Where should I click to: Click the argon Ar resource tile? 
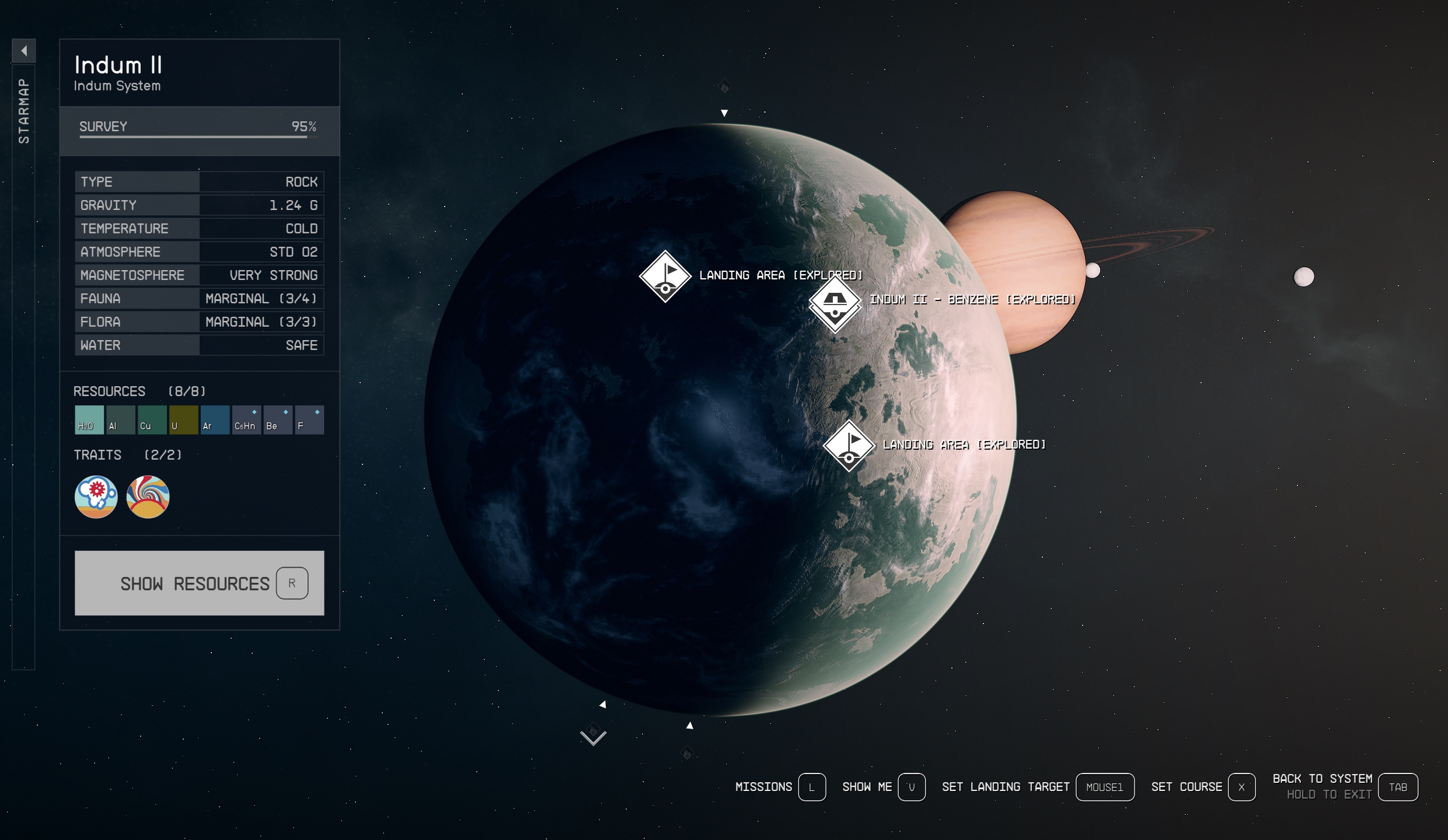coord(215,420)
